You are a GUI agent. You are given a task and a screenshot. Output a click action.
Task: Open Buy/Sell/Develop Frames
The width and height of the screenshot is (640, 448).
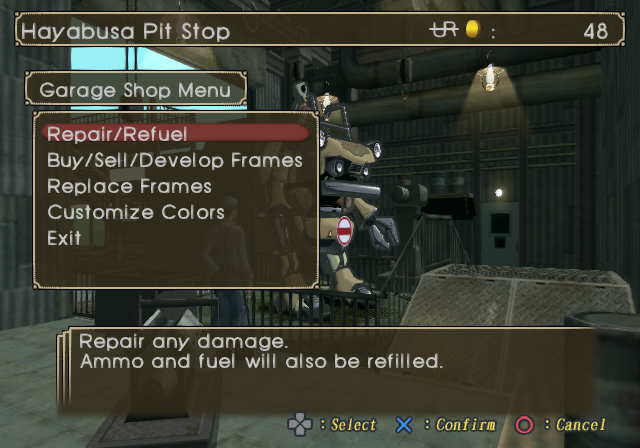174,160
